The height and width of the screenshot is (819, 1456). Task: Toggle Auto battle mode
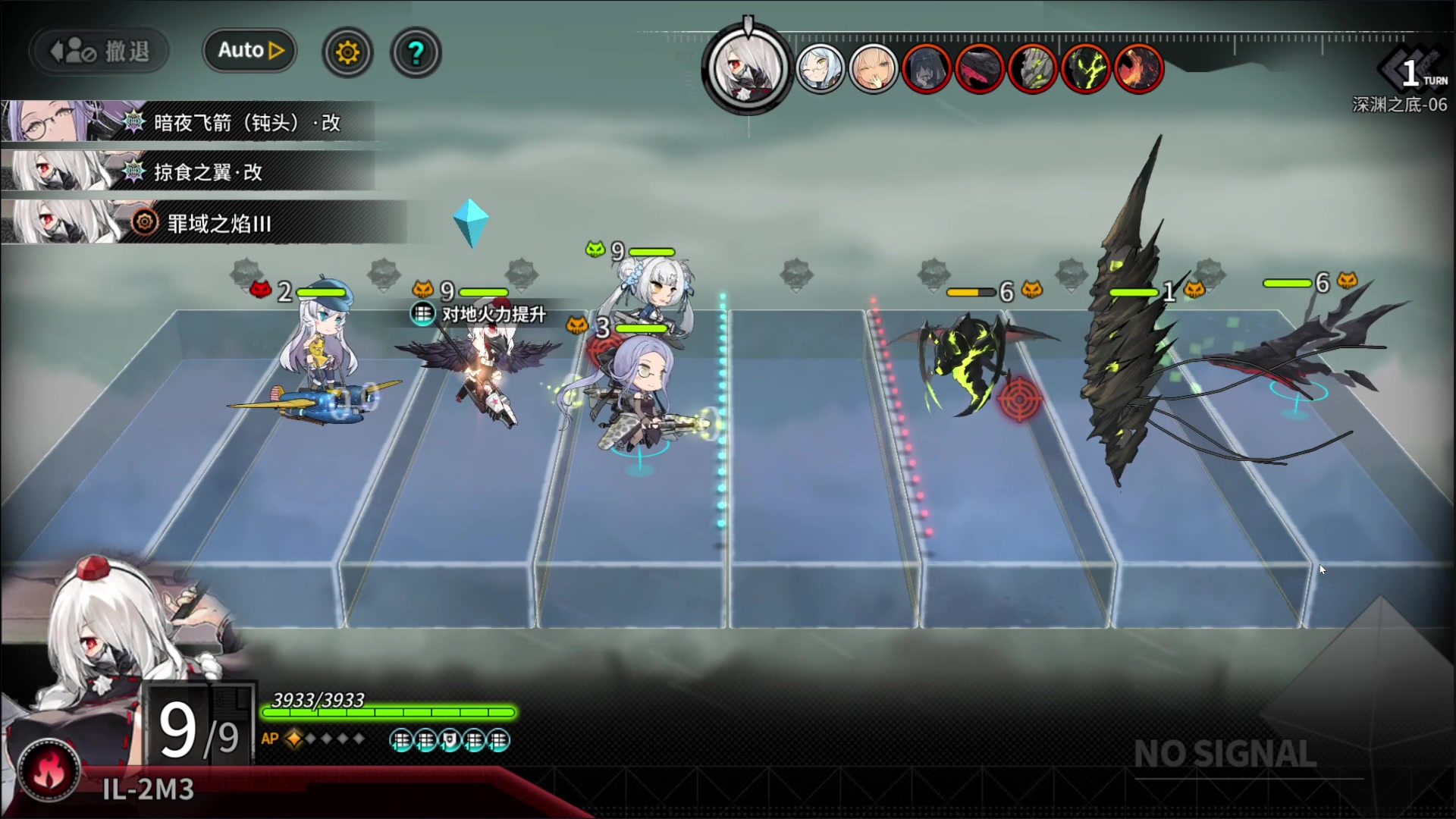pos(249,51)
